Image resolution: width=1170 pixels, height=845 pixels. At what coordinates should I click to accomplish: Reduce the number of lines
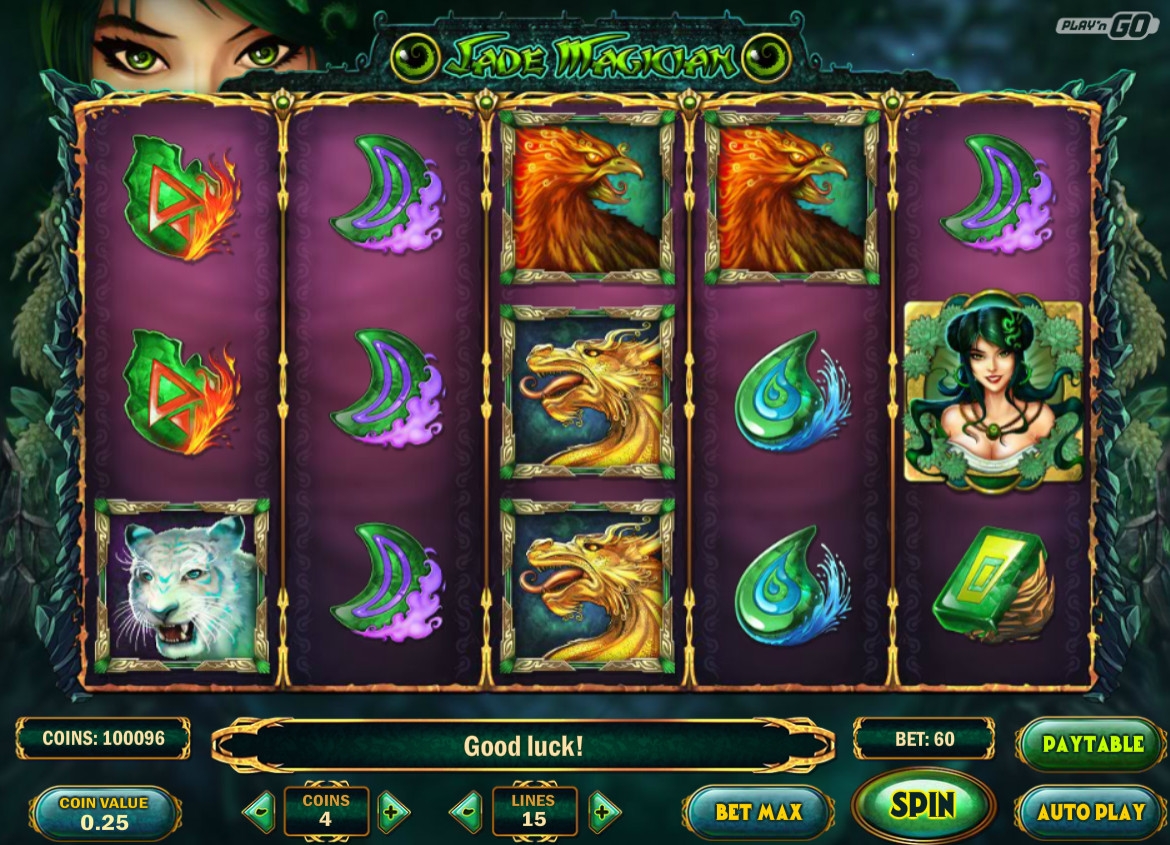(466, 812)
